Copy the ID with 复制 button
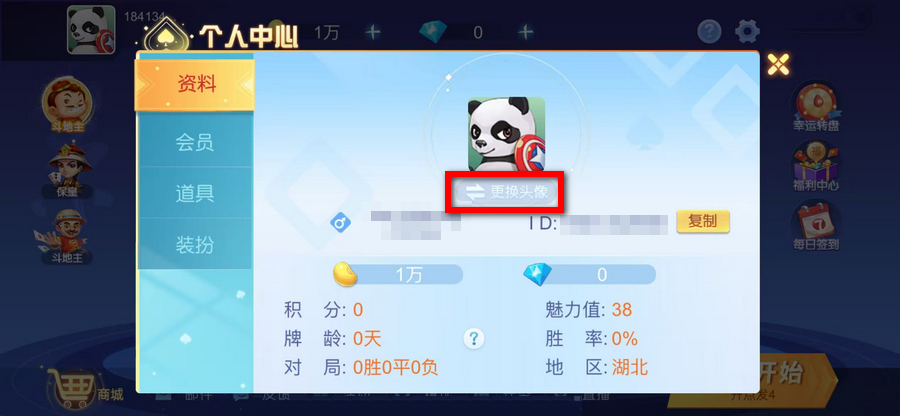This screenshot has width=900, height=416. tap(703, 221)
